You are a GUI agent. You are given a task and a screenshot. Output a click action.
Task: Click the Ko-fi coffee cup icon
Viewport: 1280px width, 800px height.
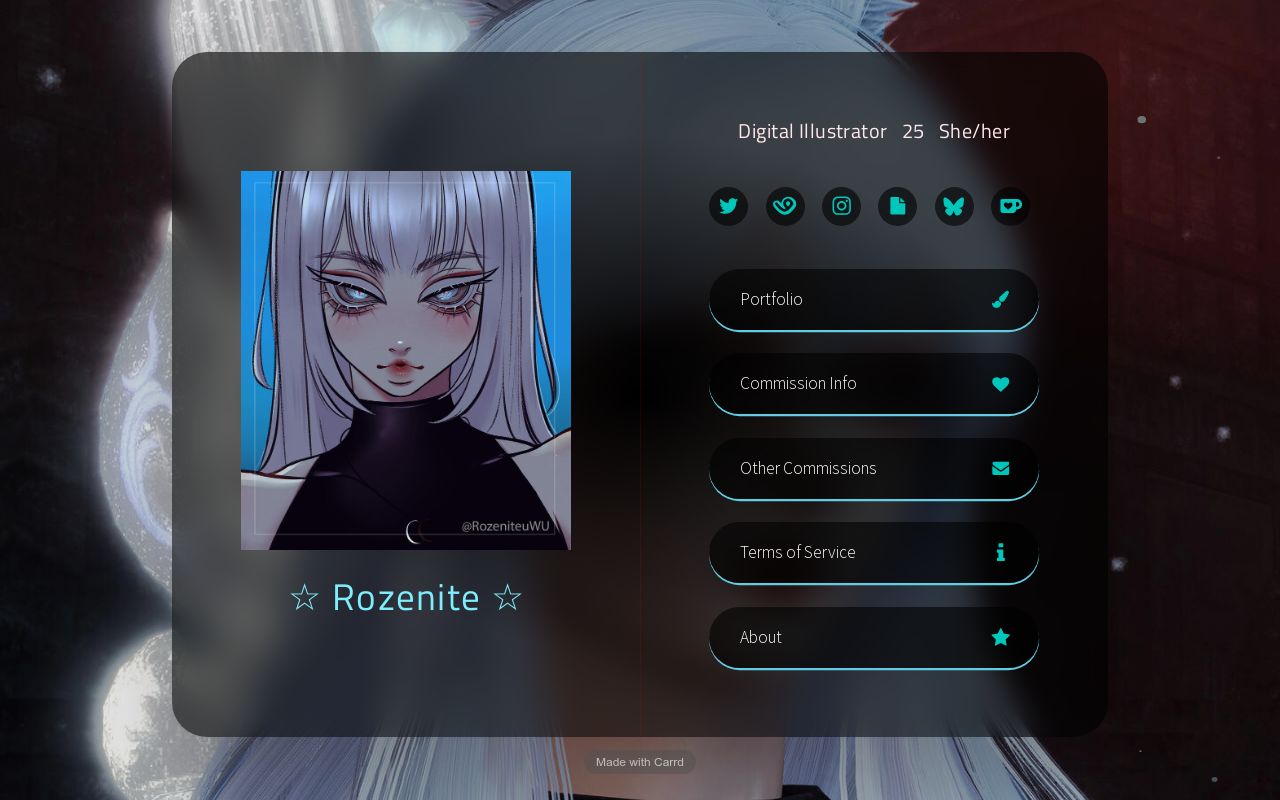tap(1010, 206)
